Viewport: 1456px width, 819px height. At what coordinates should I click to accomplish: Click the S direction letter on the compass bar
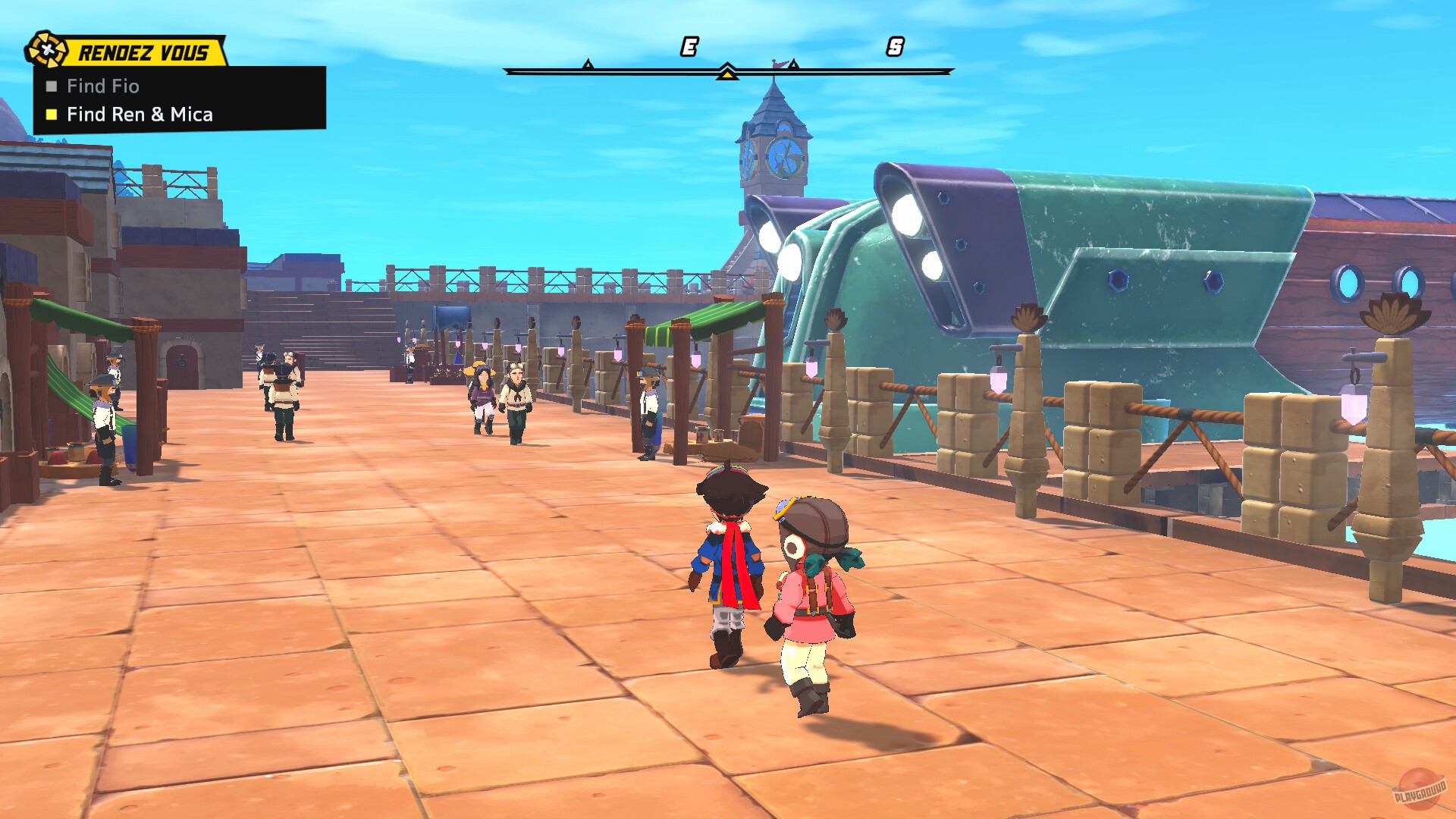click(897, 45)
